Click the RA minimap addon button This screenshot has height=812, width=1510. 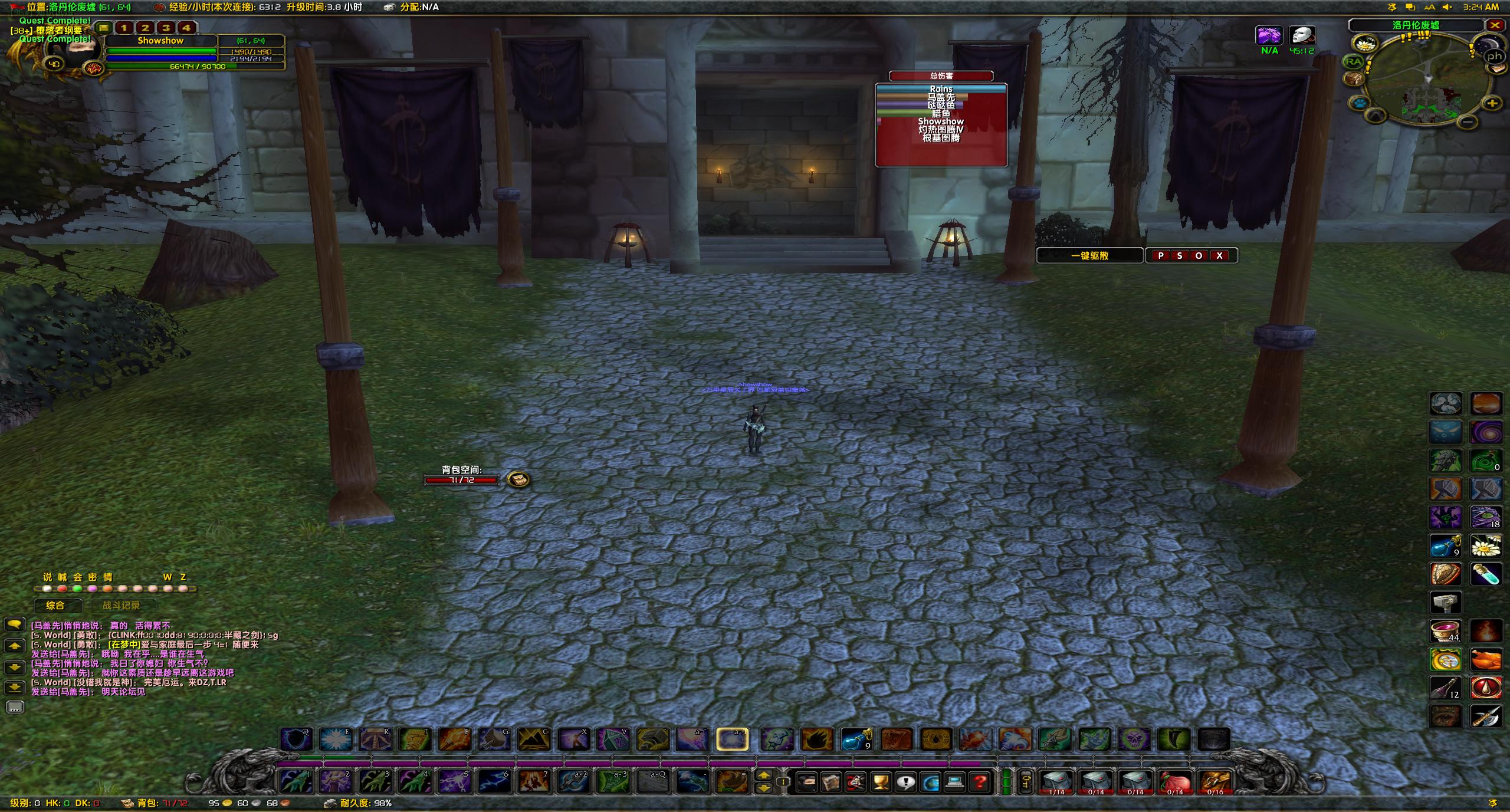click(x=1353, y=61)
